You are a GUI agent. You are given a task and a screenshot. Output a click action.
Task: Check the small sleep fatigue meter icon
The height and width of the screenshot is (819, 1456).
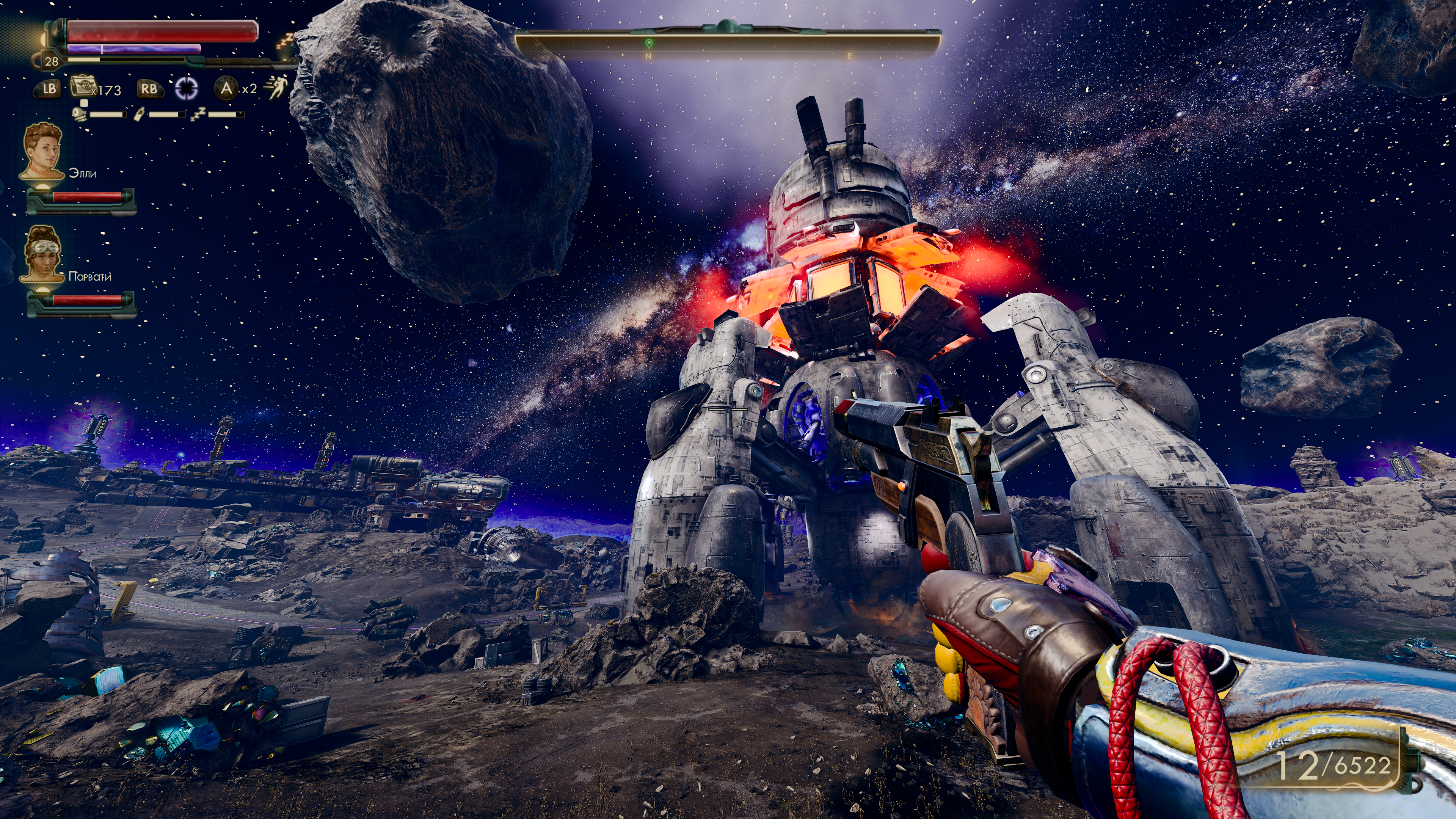(x=198, y=115)
